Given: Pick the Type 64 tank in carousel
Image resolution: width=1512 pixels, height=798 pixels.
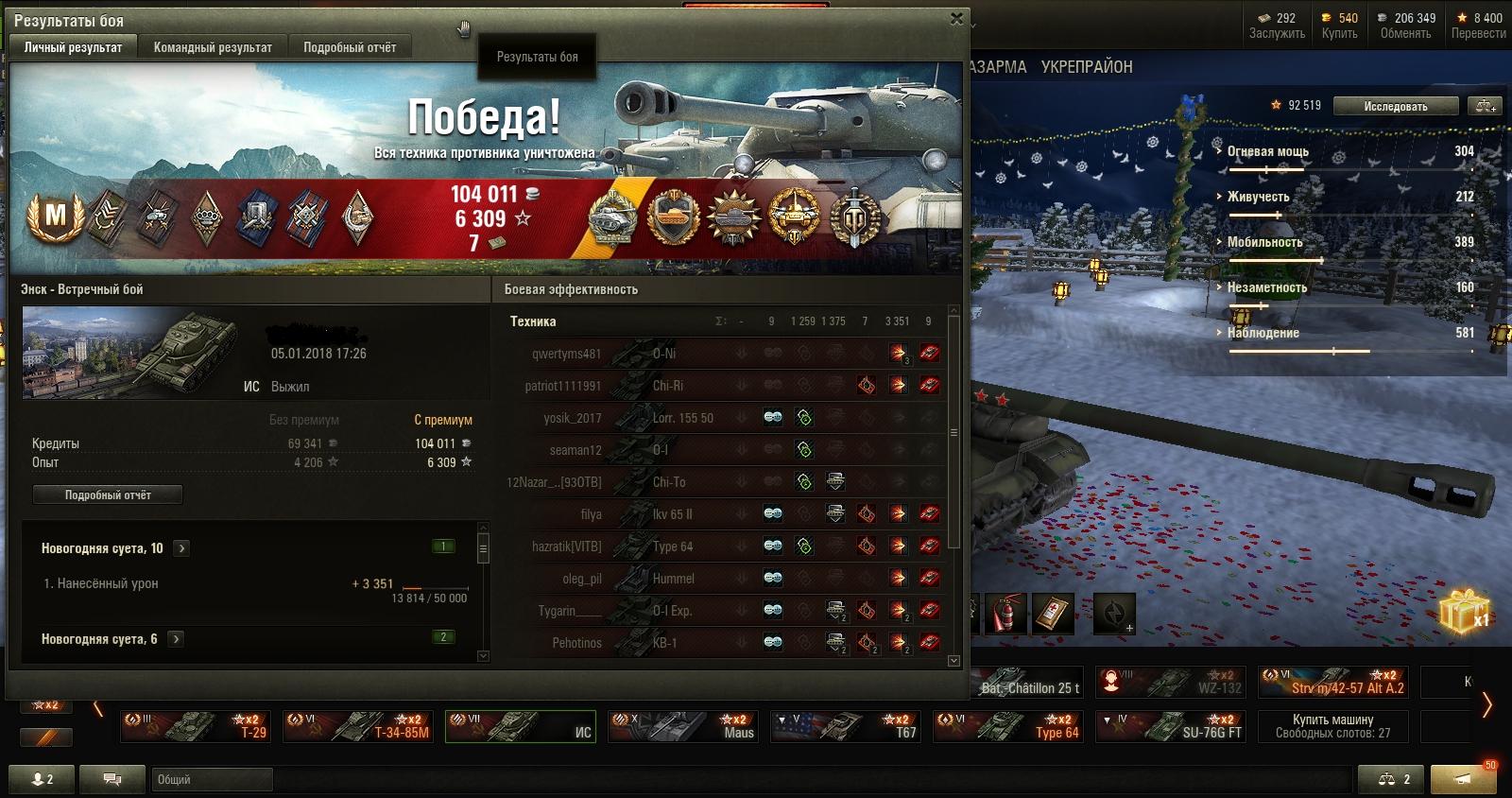Looking at the screenshot, I should pos(1007,726).
